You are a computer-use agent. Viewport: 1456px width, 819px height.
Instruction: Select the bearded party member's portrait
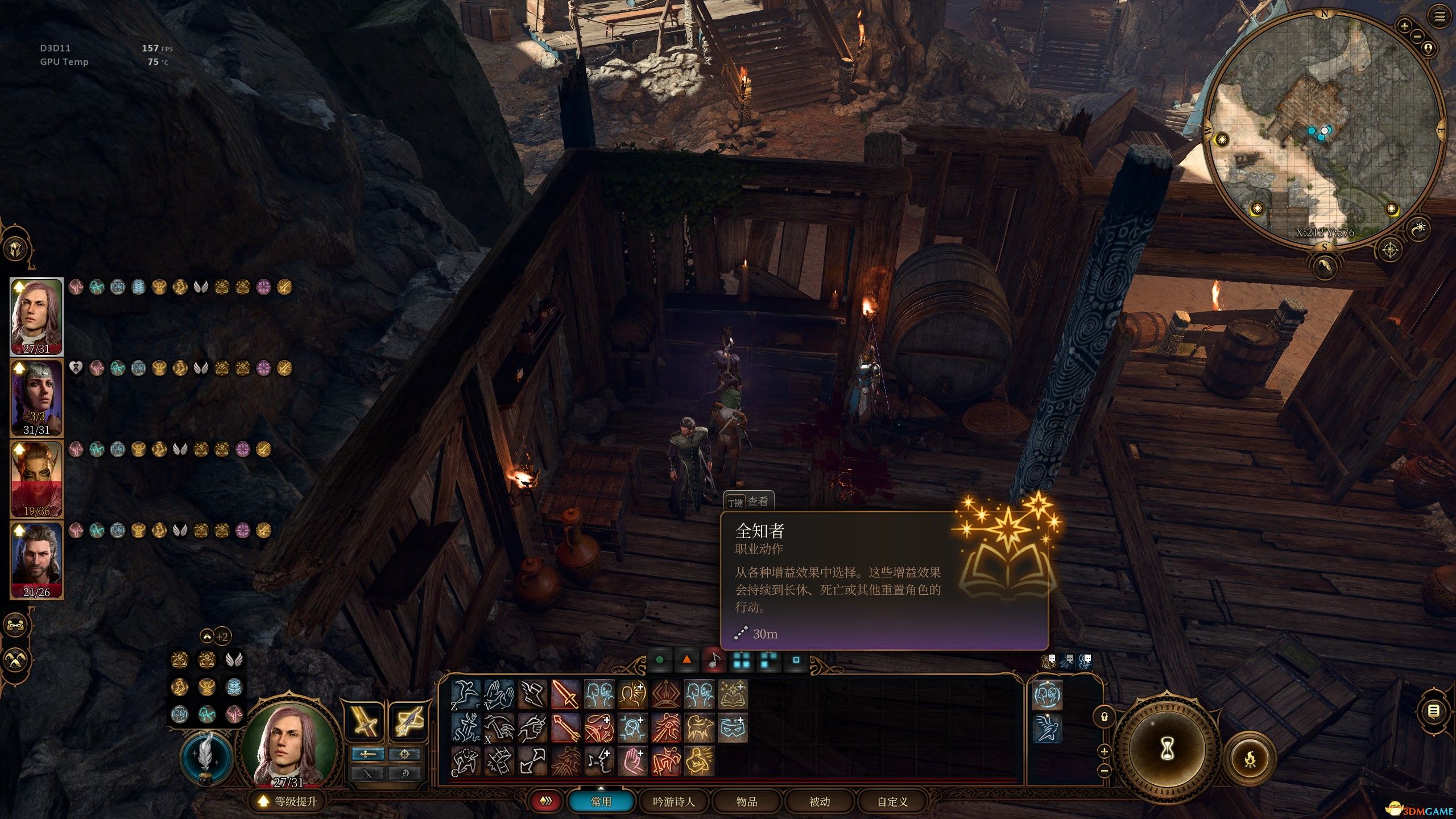coord(36,560)
